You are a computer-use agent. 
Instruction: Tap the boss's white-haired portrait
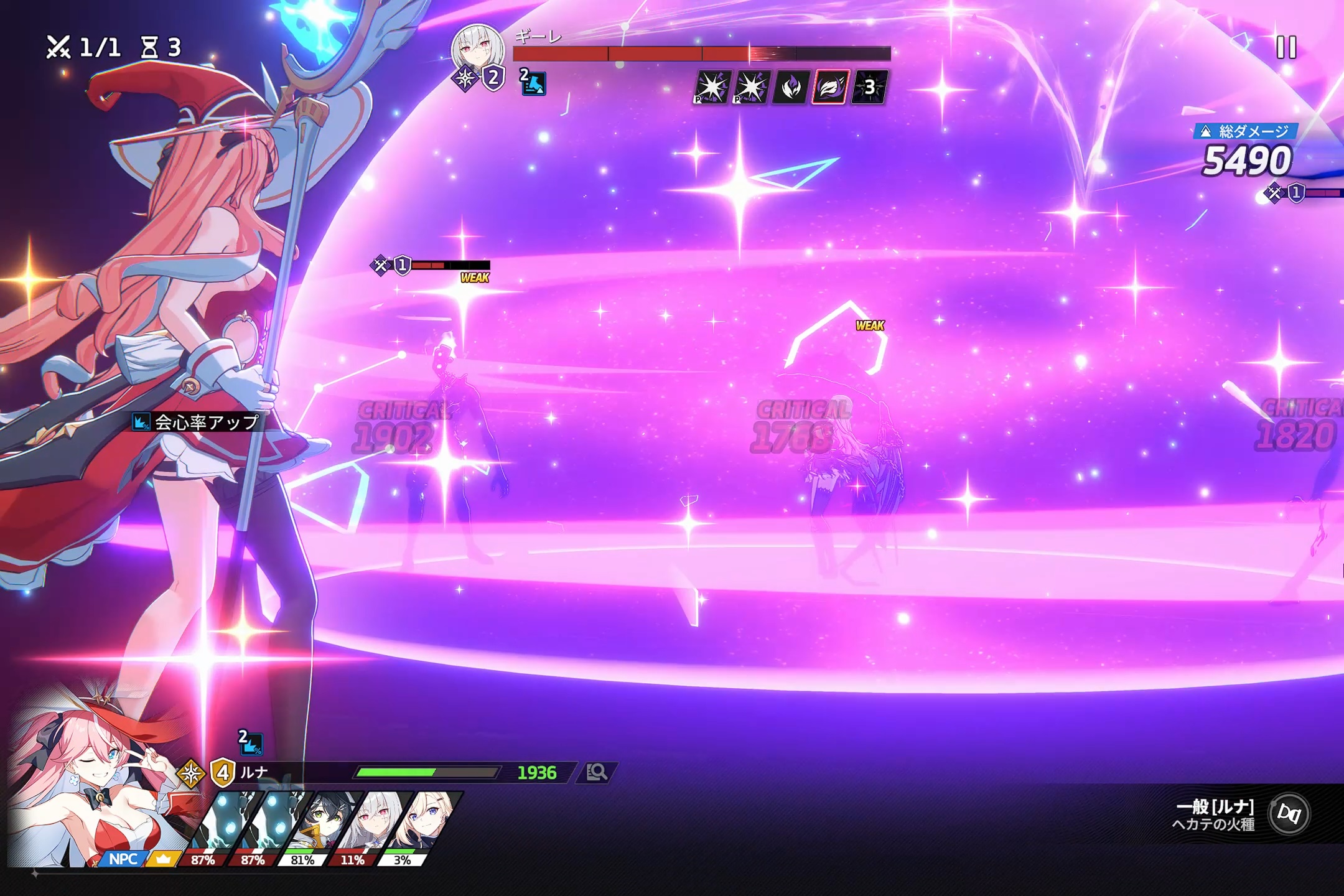(478, 50)
